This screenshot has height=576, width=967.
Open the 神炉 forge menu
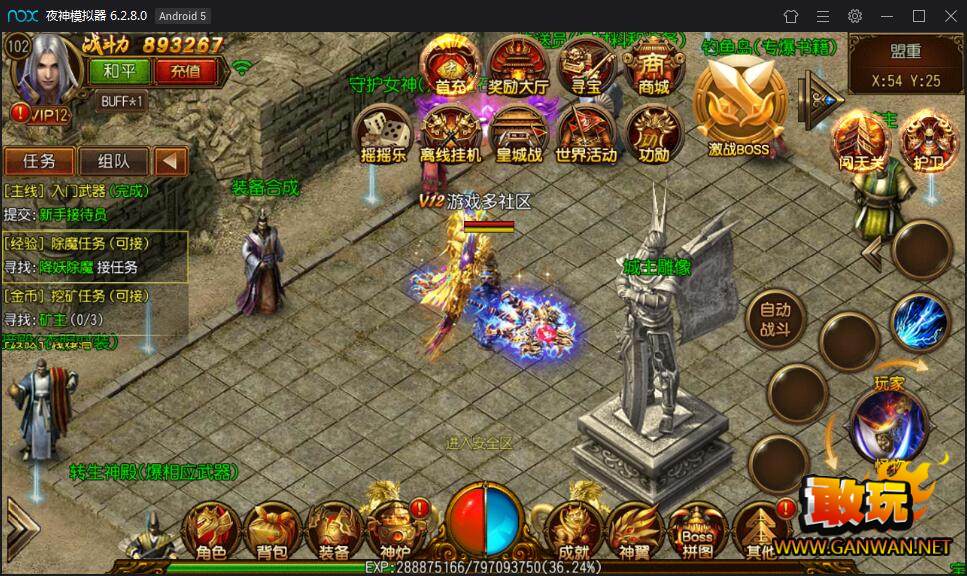coord(395,530)
